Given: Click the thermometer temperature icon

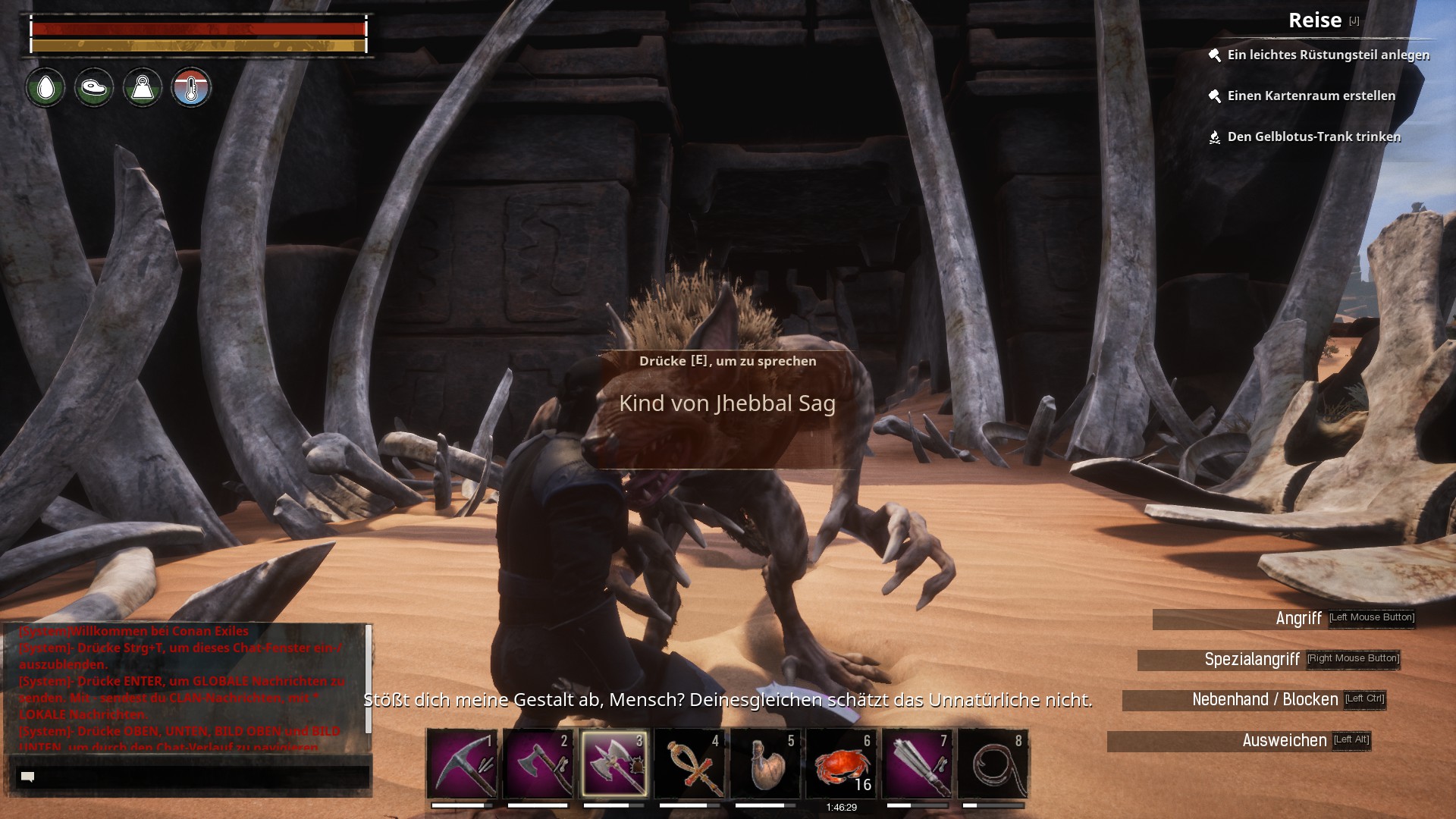Looking at the screenshot, I should [191, 88].
